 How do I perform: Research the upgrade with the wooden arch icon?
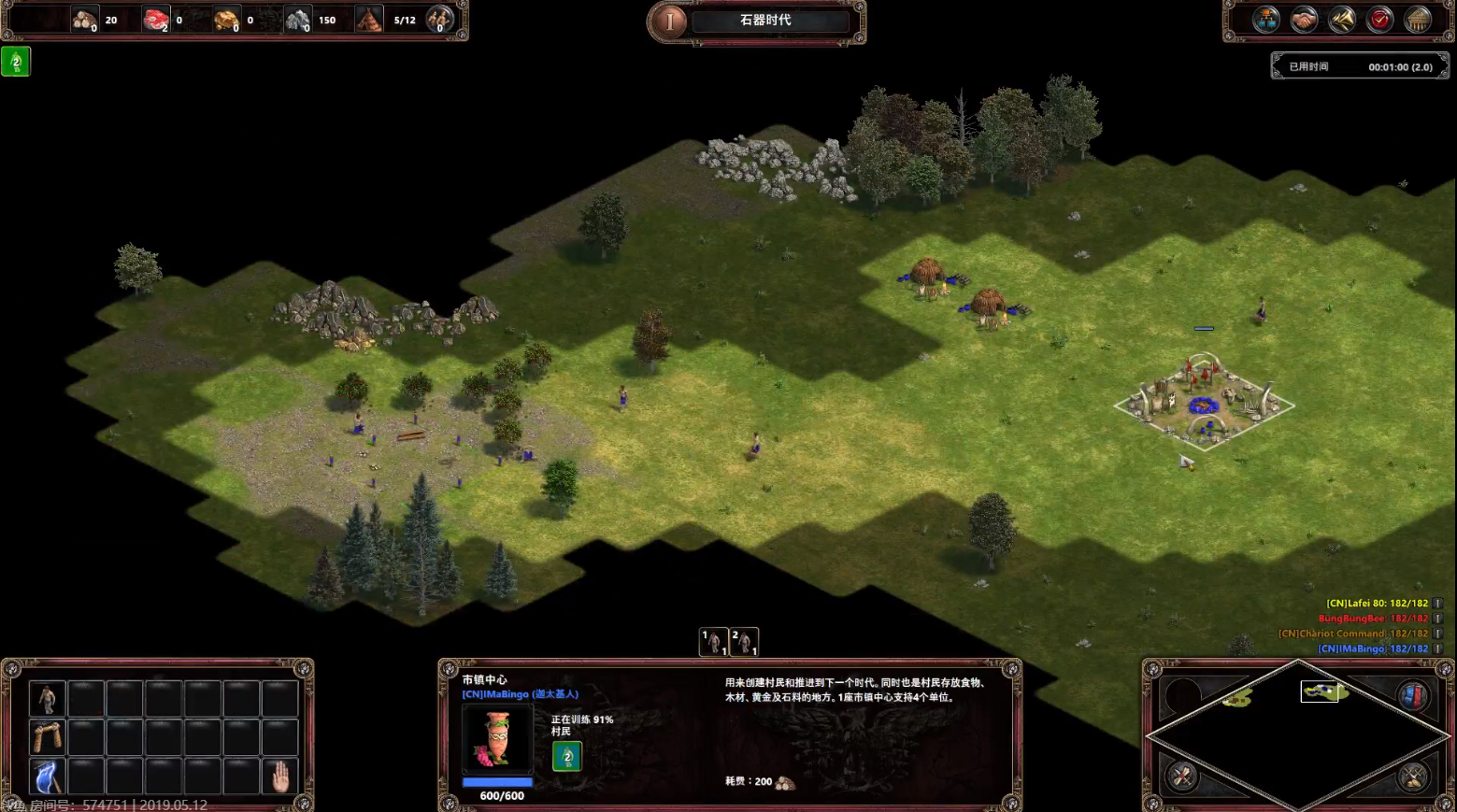tap(47, 737)
